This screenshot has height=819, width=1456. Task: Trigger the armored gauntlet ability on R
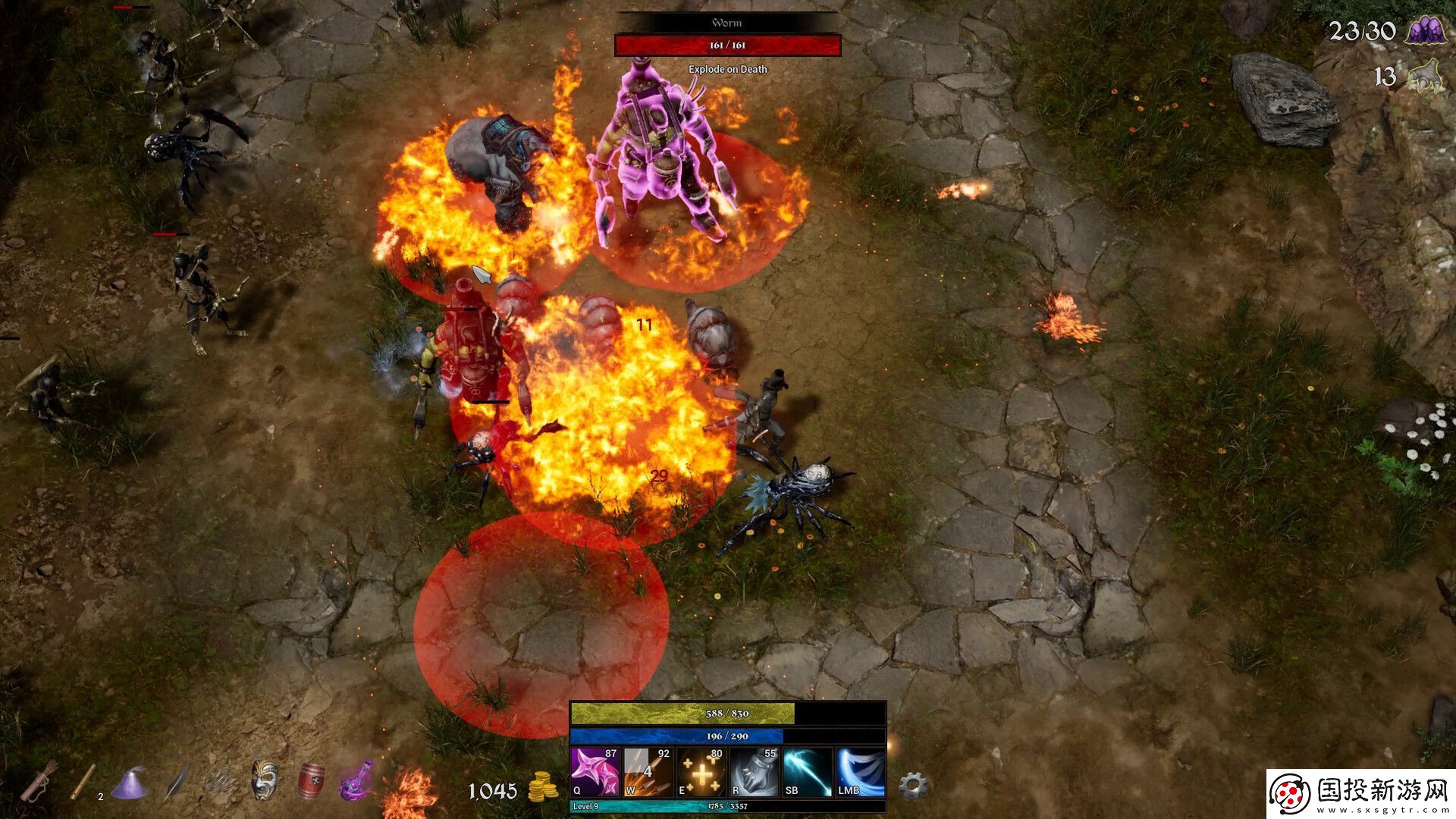754,772
